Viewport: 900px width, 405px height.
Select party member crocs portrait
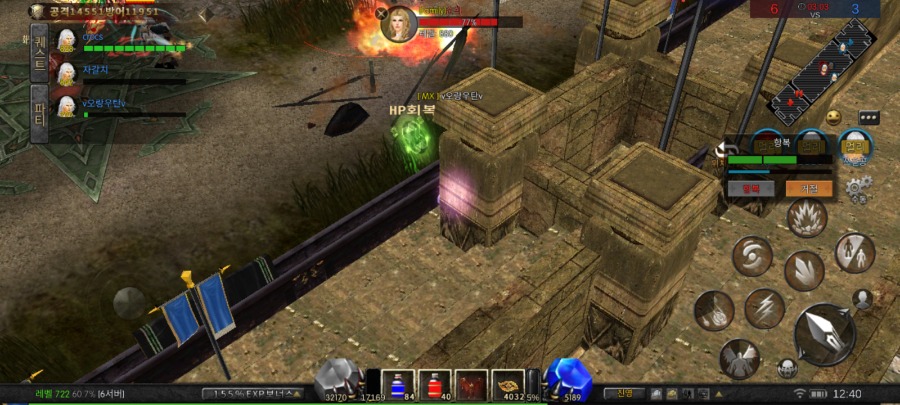point(67,40)
